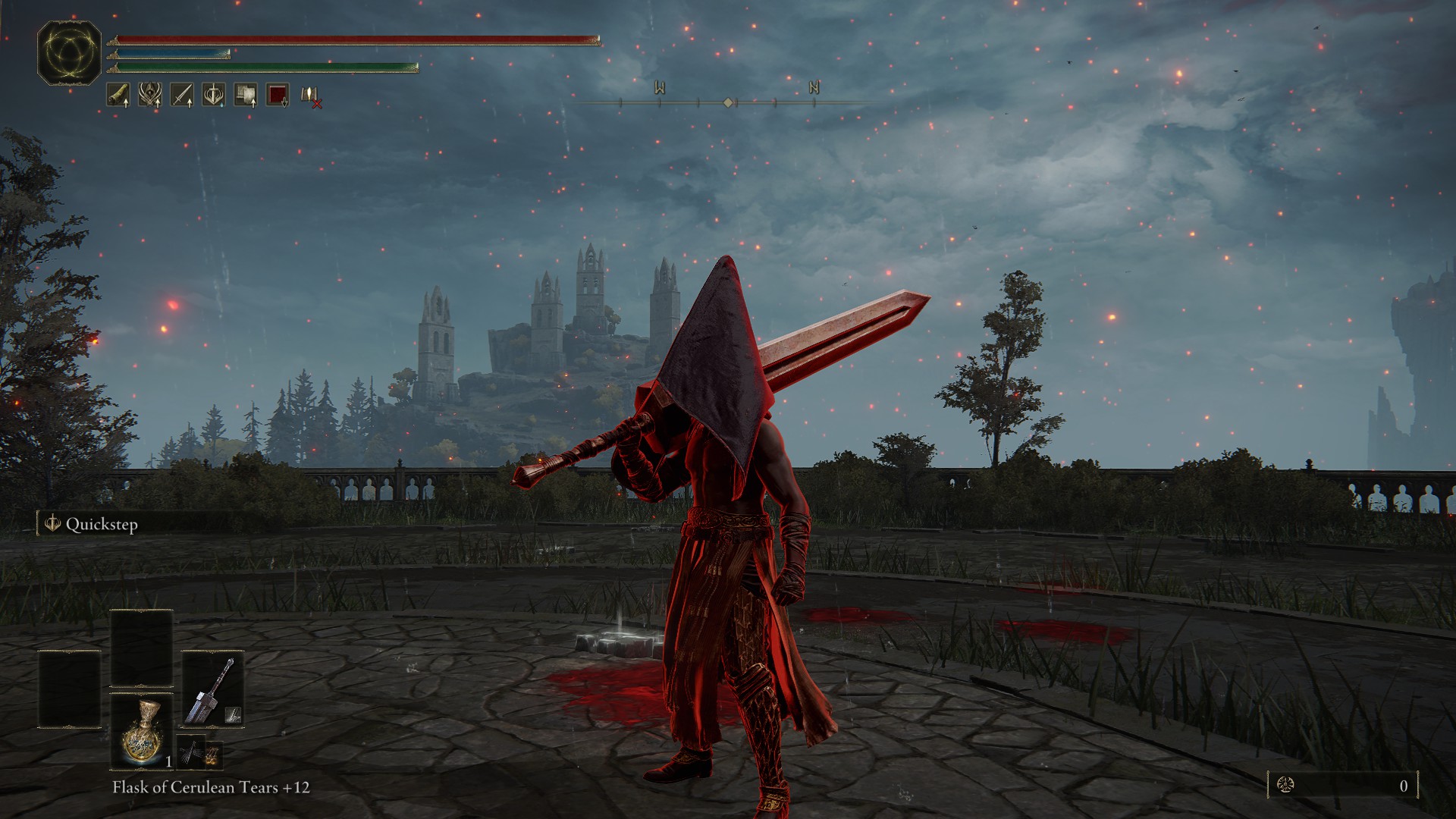
Task: Click the red square debuff icon
Action: [x=278, y=96]
